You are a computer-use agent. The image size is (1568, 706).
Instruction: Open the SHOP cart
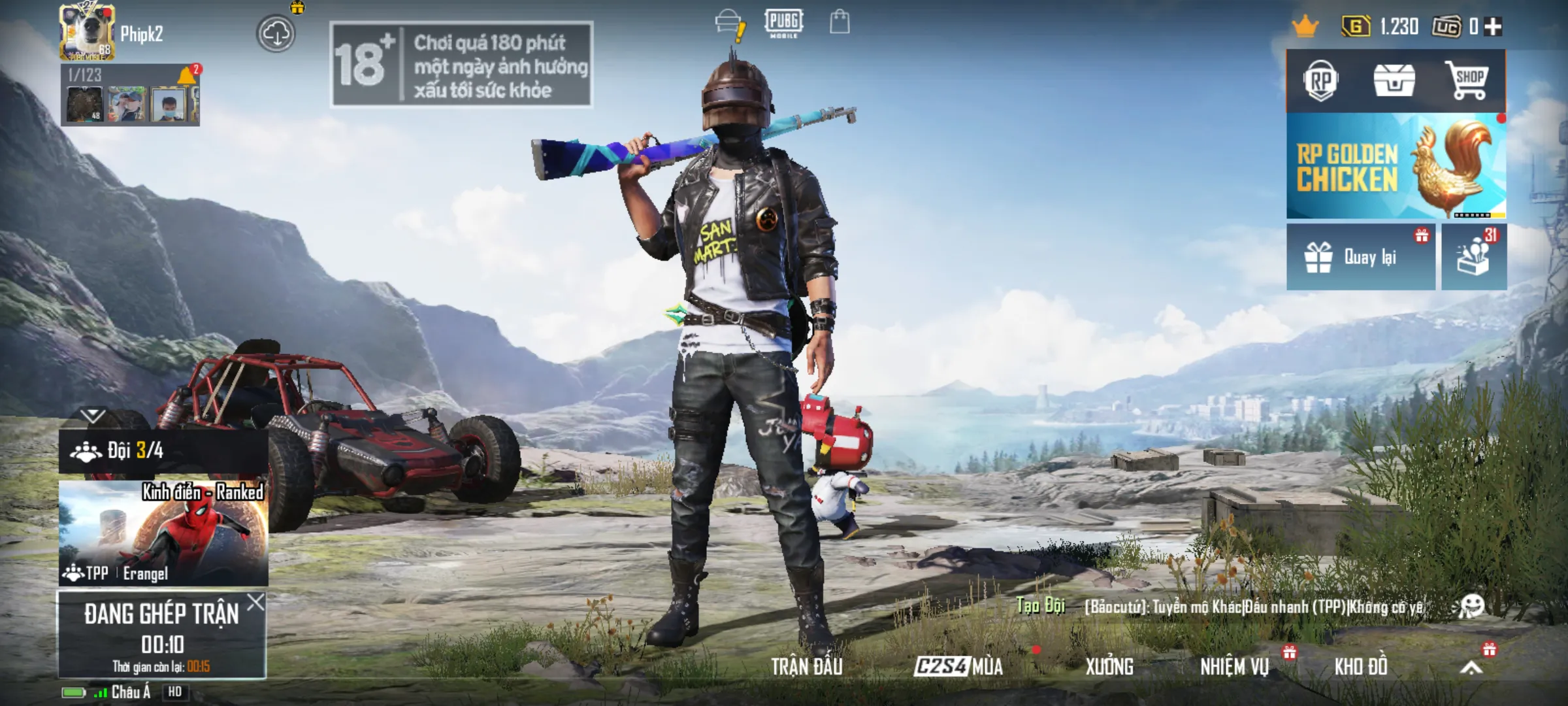pyautogui.click(x=1468, y=82)
